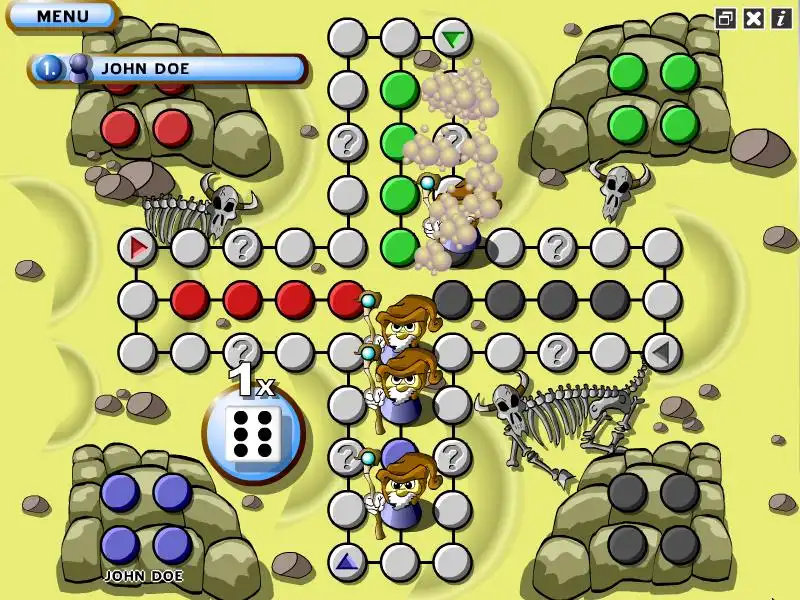Roll the dice showing six
This screenshot has width=800, height=600.
[x=254, y=434]
